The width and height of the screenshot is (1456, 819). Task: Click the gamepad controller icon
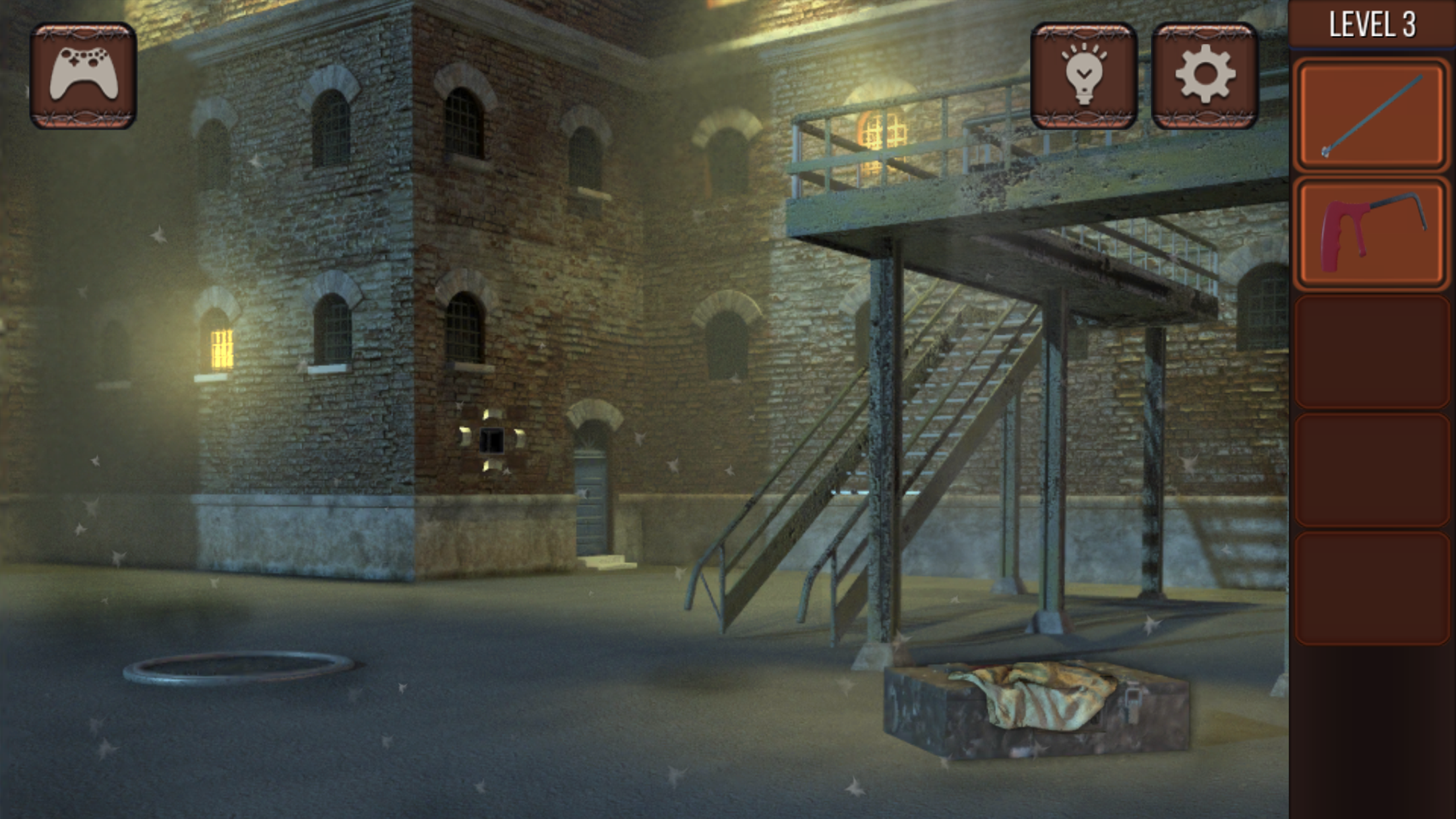[x=84, y=75]
